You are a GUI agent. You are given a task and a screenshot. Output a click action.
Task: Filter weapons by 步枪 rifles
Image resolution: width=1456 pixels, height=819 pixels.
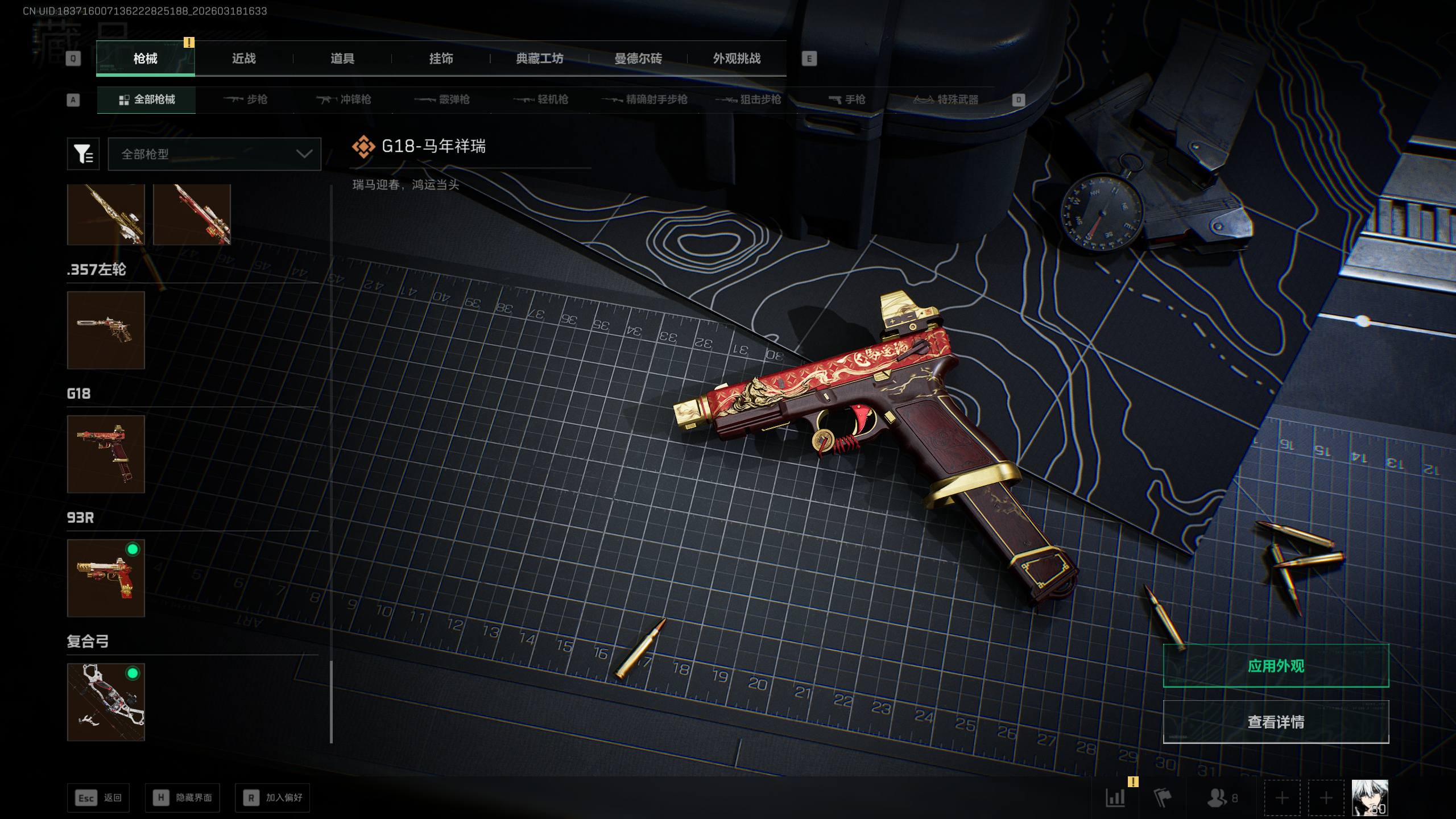[x=246, y=100]
